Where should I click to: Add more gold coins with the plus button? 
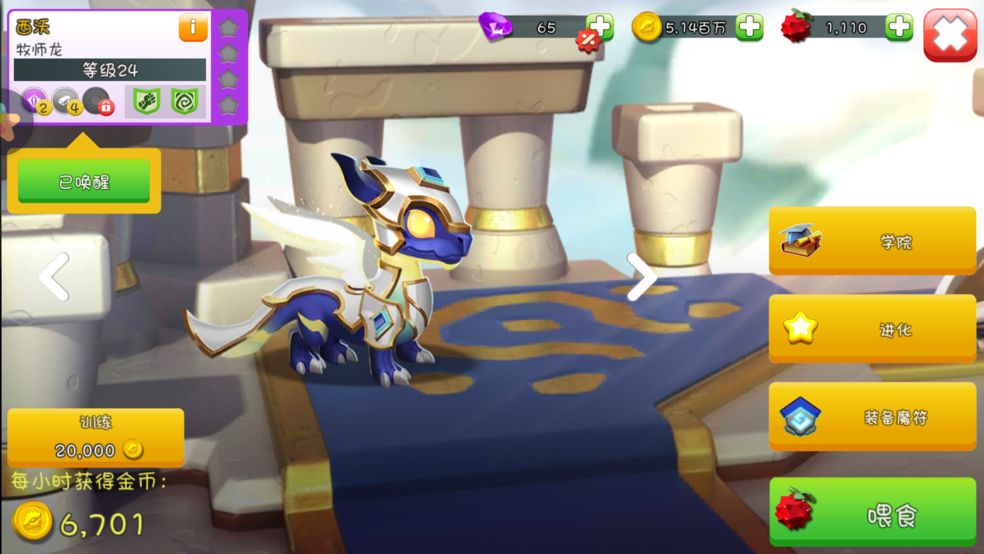point(749,27)
